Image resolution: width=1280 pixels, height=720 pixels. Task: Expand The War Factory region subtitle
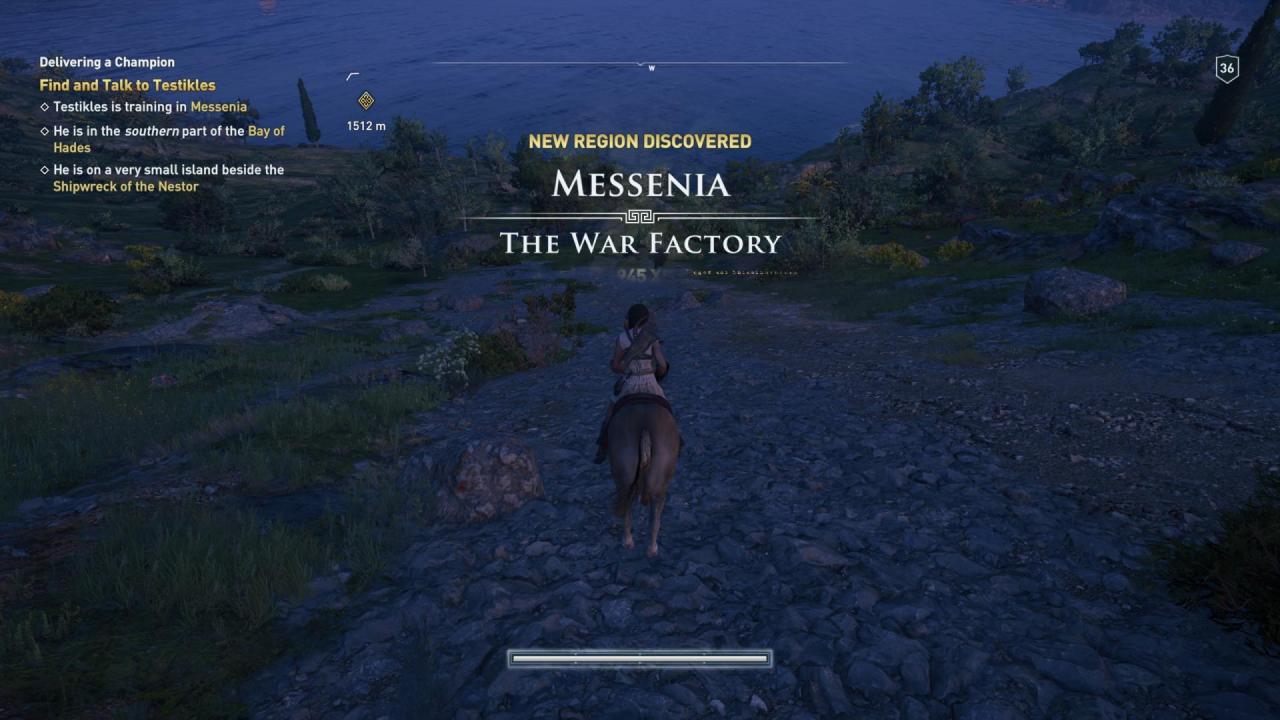click(641, 243)
